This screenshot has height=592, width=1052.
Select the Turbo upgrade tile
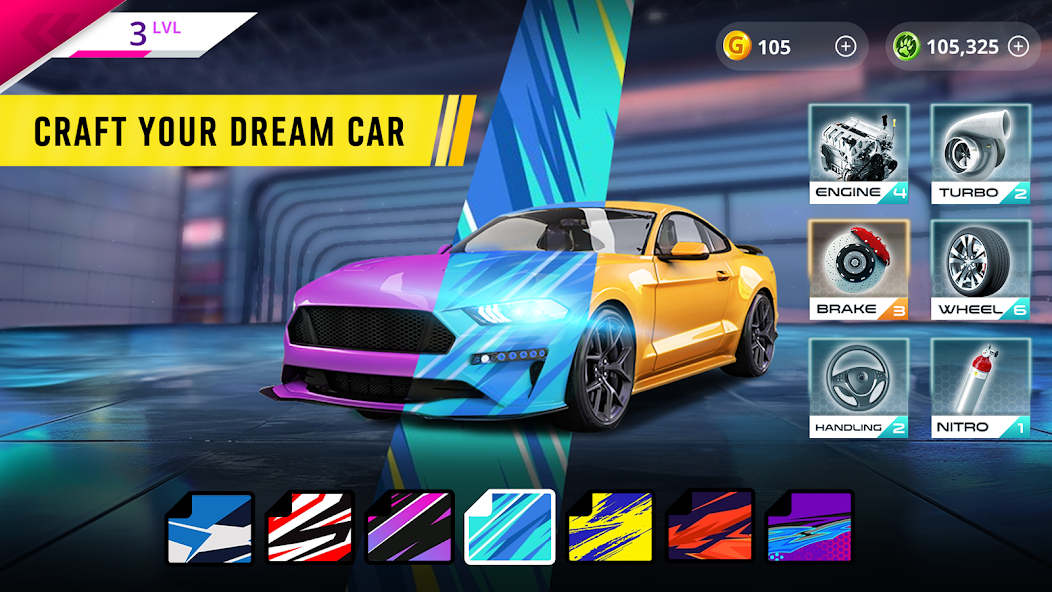click(980, 153)
